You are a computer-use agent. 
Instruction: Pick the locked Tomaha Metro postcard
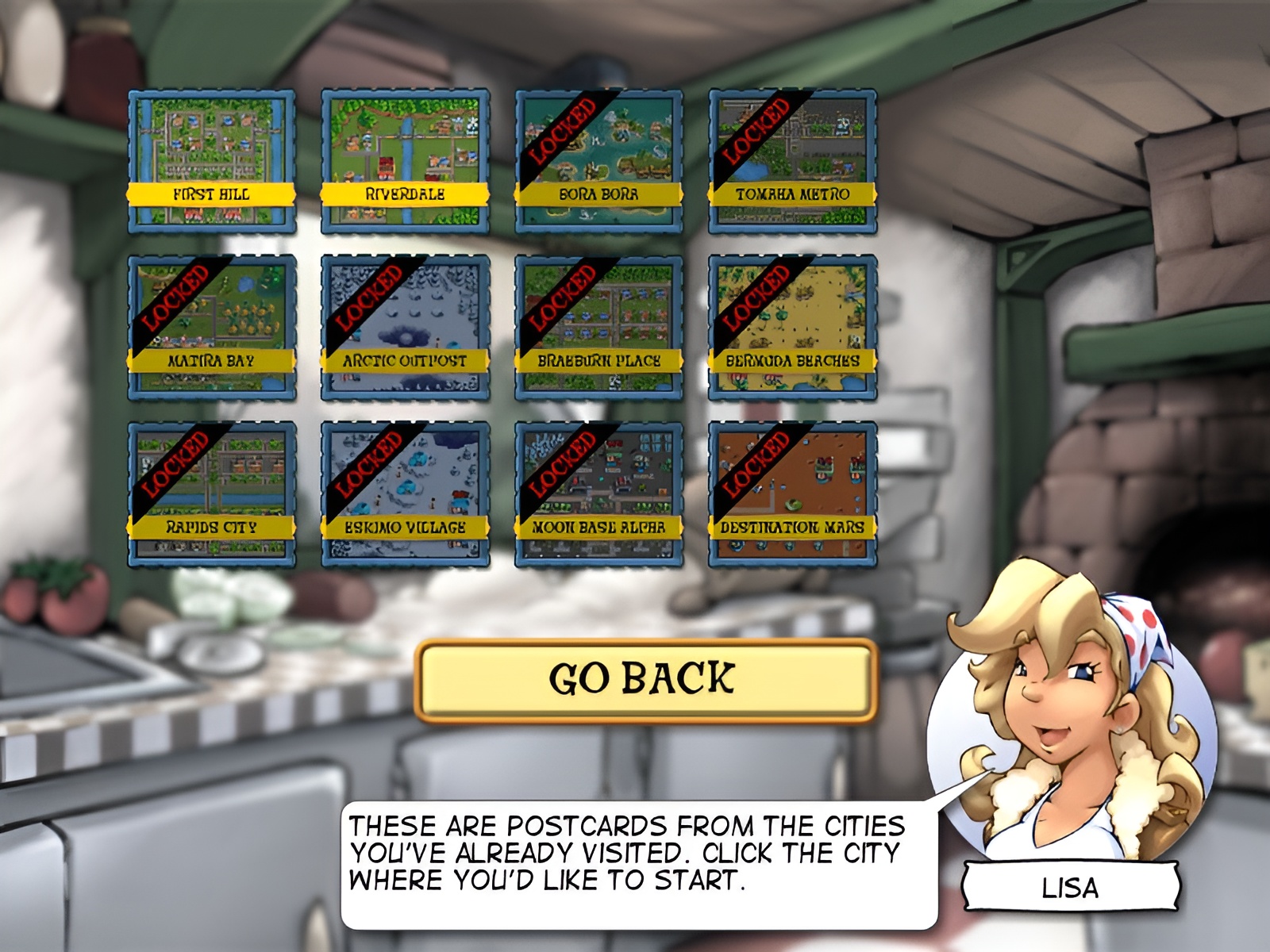coord(792,161)
